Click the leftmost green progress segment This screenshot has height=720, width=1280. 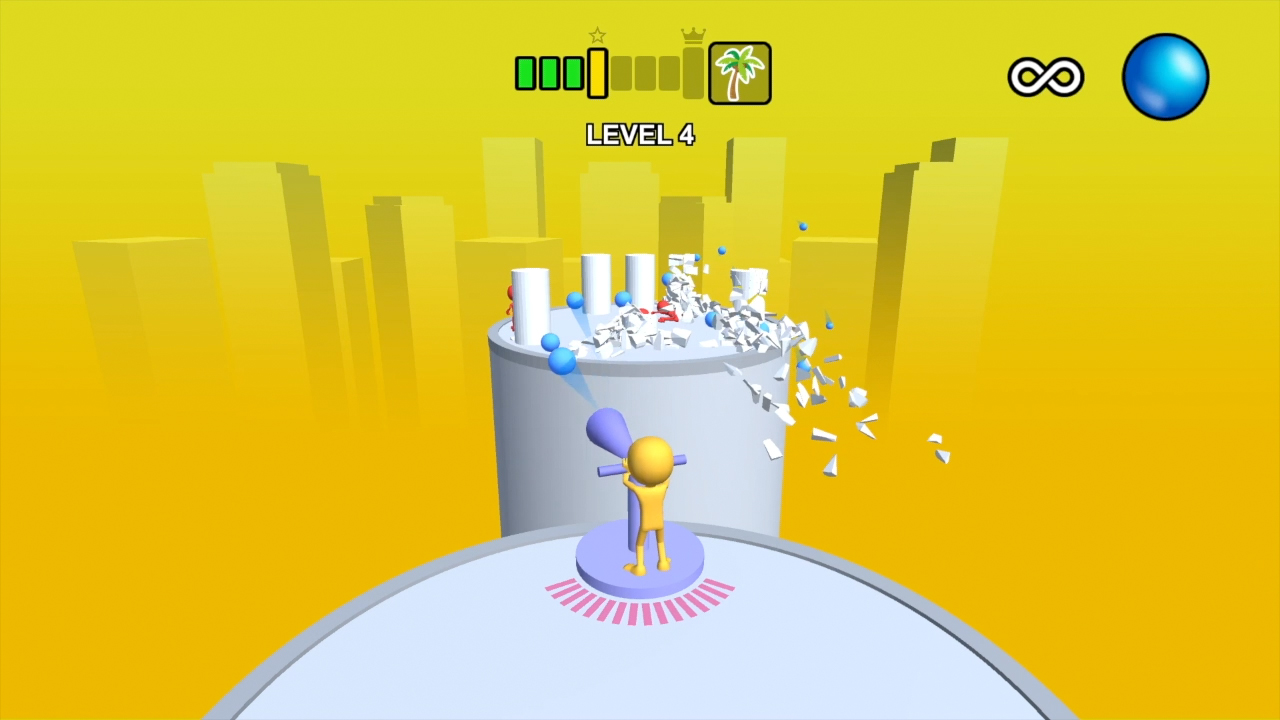tap(526, 72)
